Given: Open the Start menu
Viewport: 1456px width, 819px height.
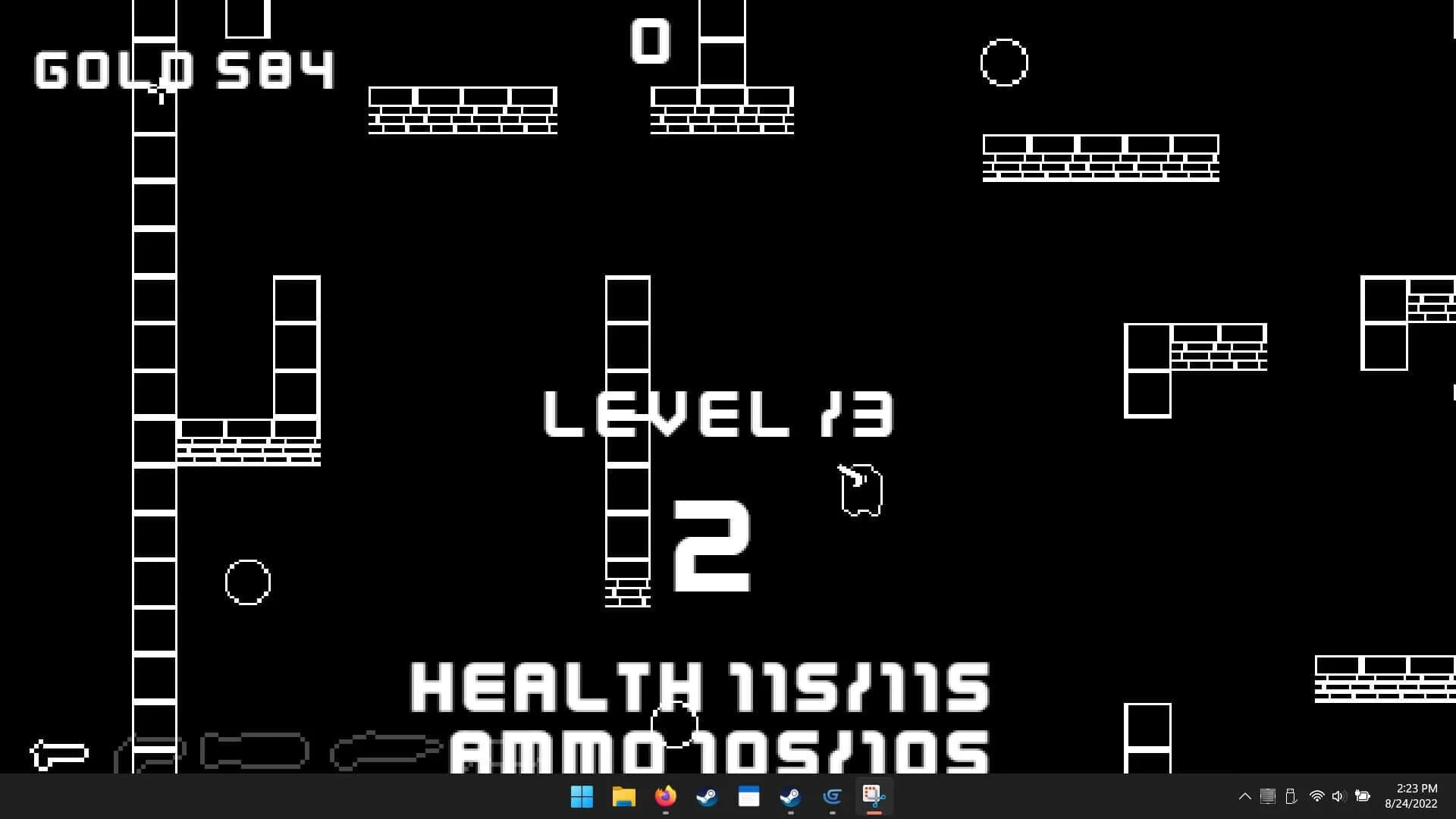Looking at the screenshot, I should click(582, 797).
